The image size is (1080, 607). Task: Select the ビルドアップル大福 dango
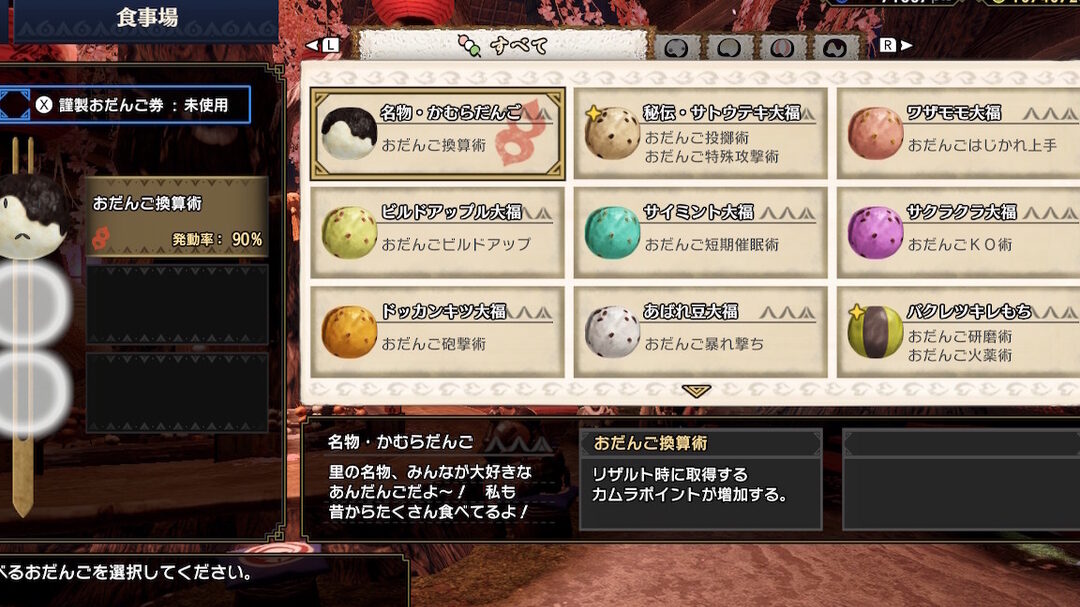pos(438,232)
